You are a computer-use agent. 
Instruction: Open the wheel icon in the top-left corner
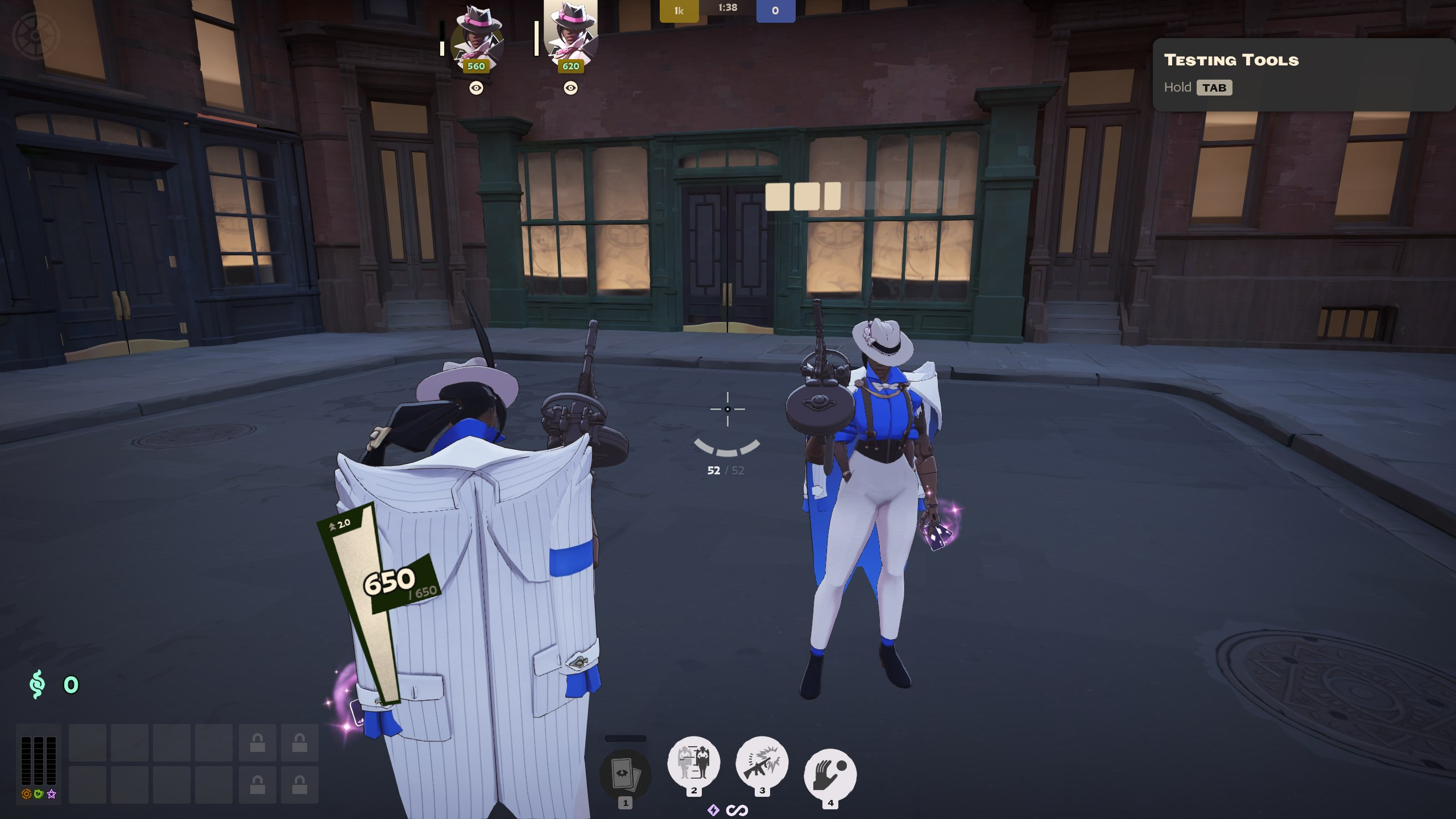tap(35, 34)
